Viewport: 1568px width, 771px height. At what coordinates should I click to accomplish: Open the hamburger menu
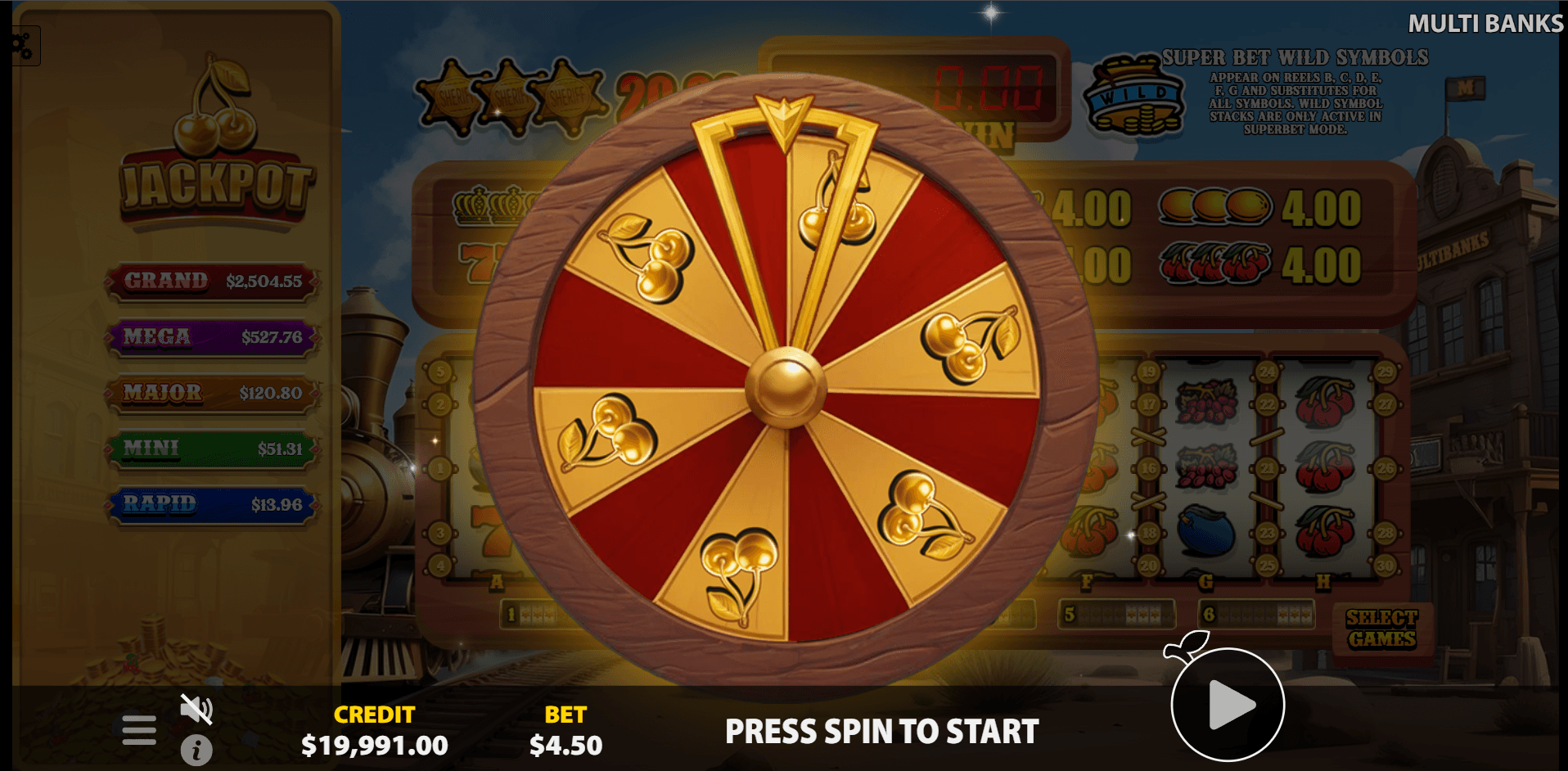tap(139, 729)
